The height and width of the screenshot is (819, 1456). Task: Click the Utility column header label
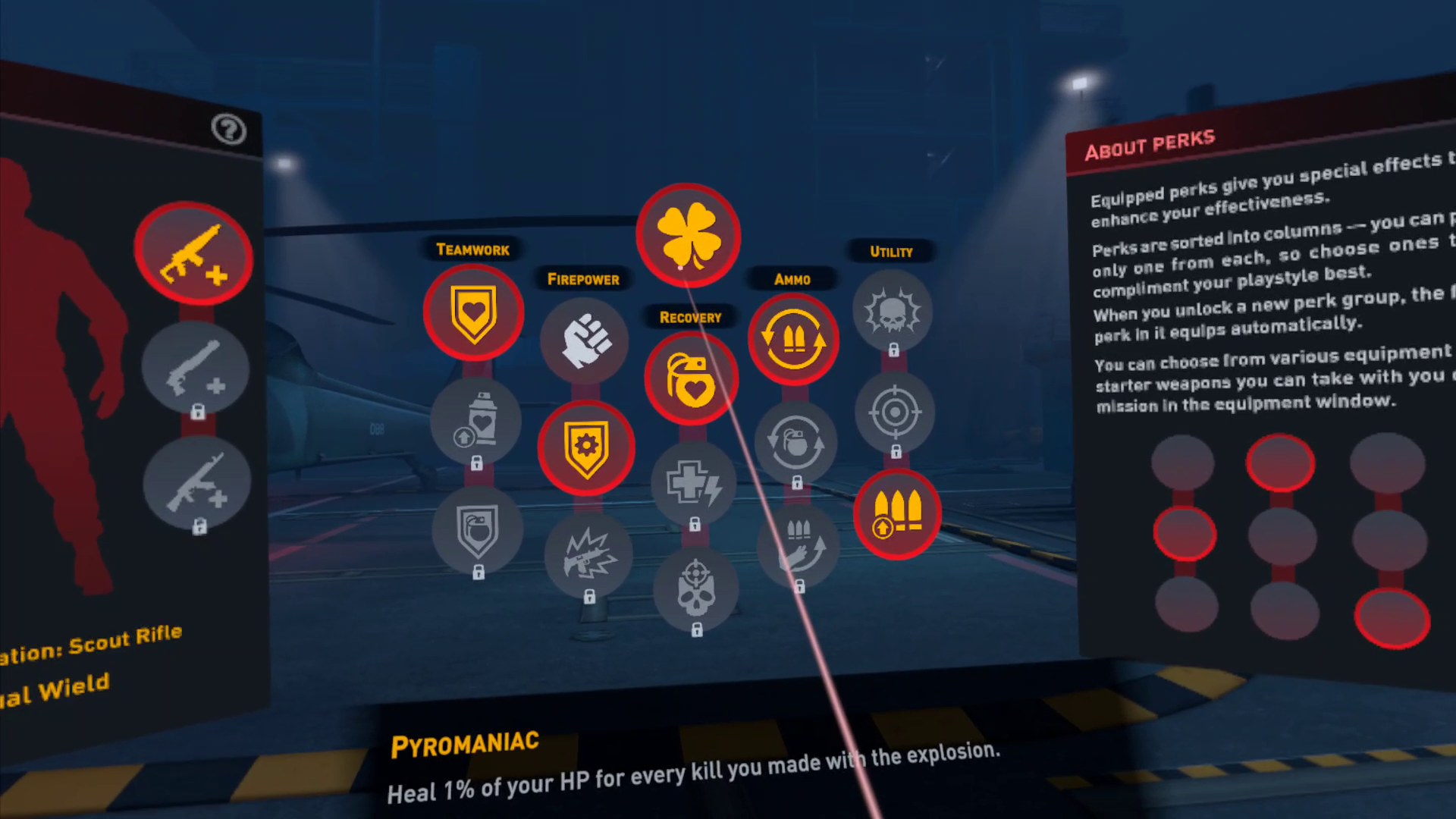tap(892, 252)
